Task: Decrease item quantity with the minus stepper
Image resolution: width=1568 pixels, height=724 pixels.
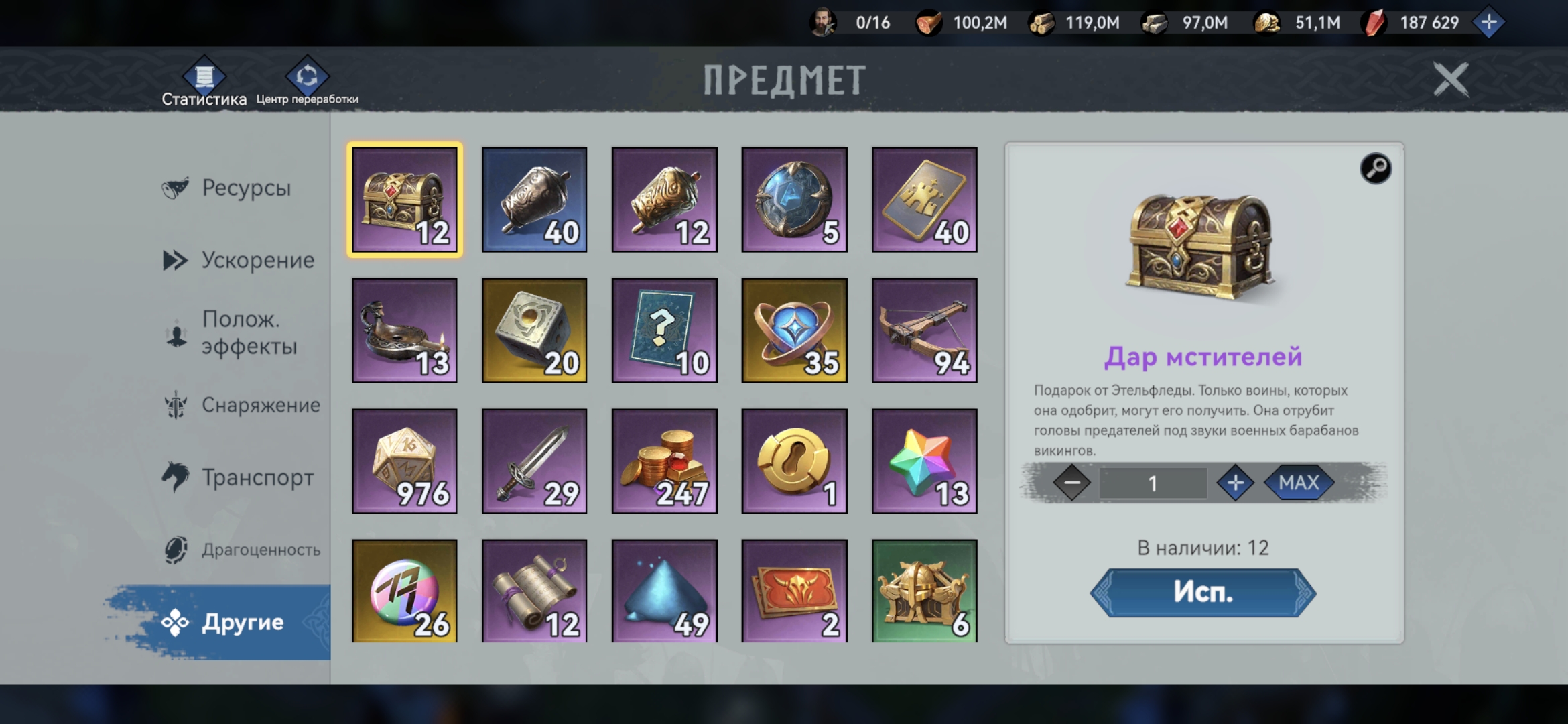Action: (x=1071, y=483)
